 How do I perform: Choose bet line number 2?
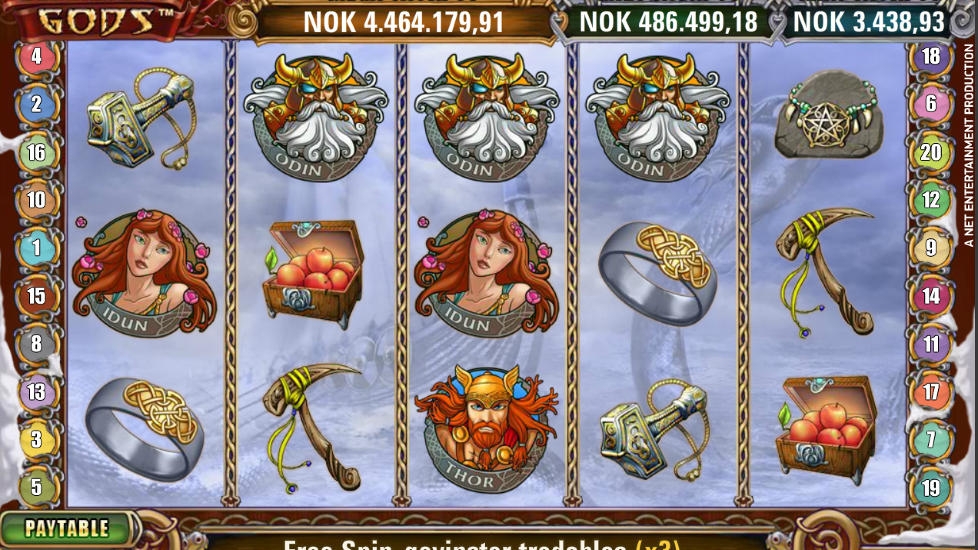(36, 103)
